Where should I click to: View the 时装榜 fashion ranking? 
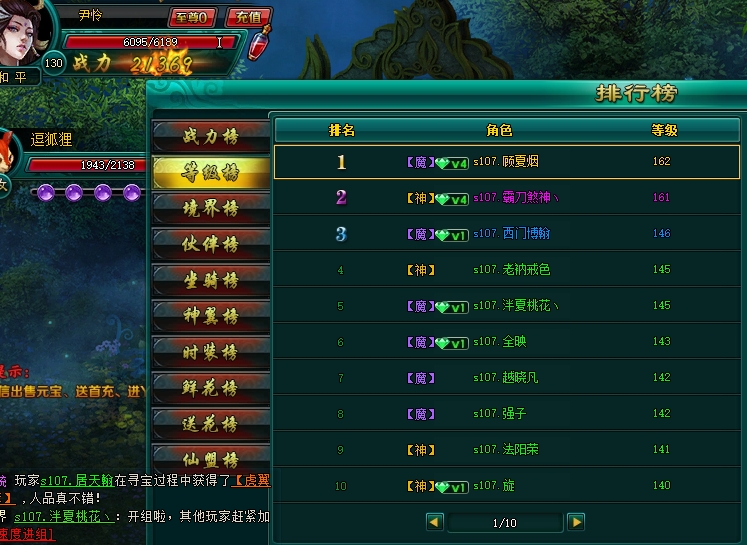210,352
